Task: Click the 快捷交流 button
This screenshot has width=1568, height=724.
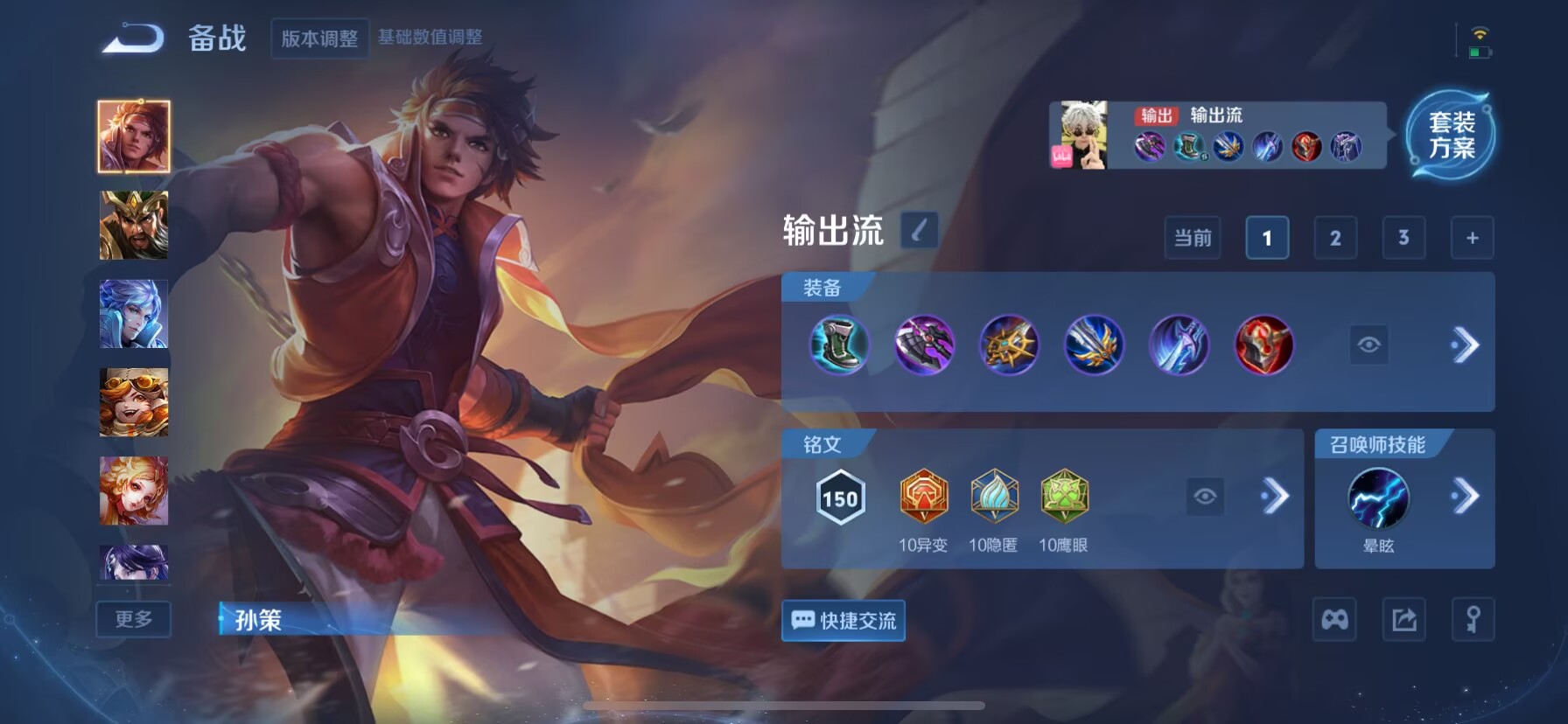Action: click(x=843, y=621)
